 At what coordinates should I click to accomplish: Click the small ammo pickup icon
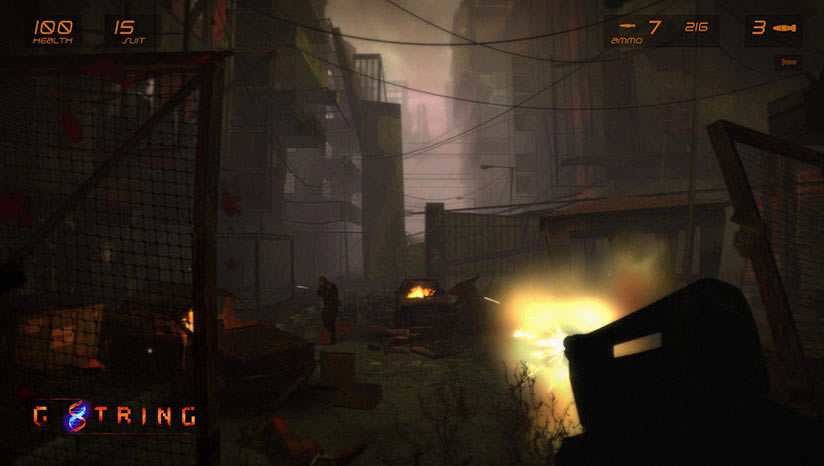click(x=789, y=62)
